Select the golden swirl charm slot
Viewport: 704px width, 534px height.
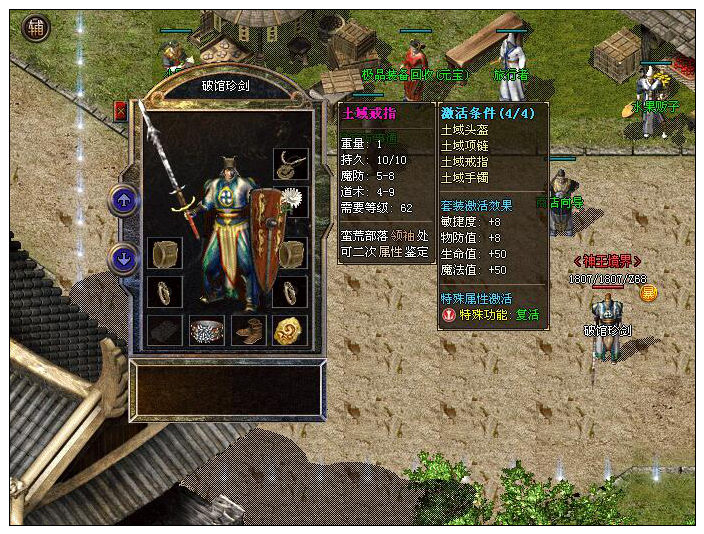(289, 331)
